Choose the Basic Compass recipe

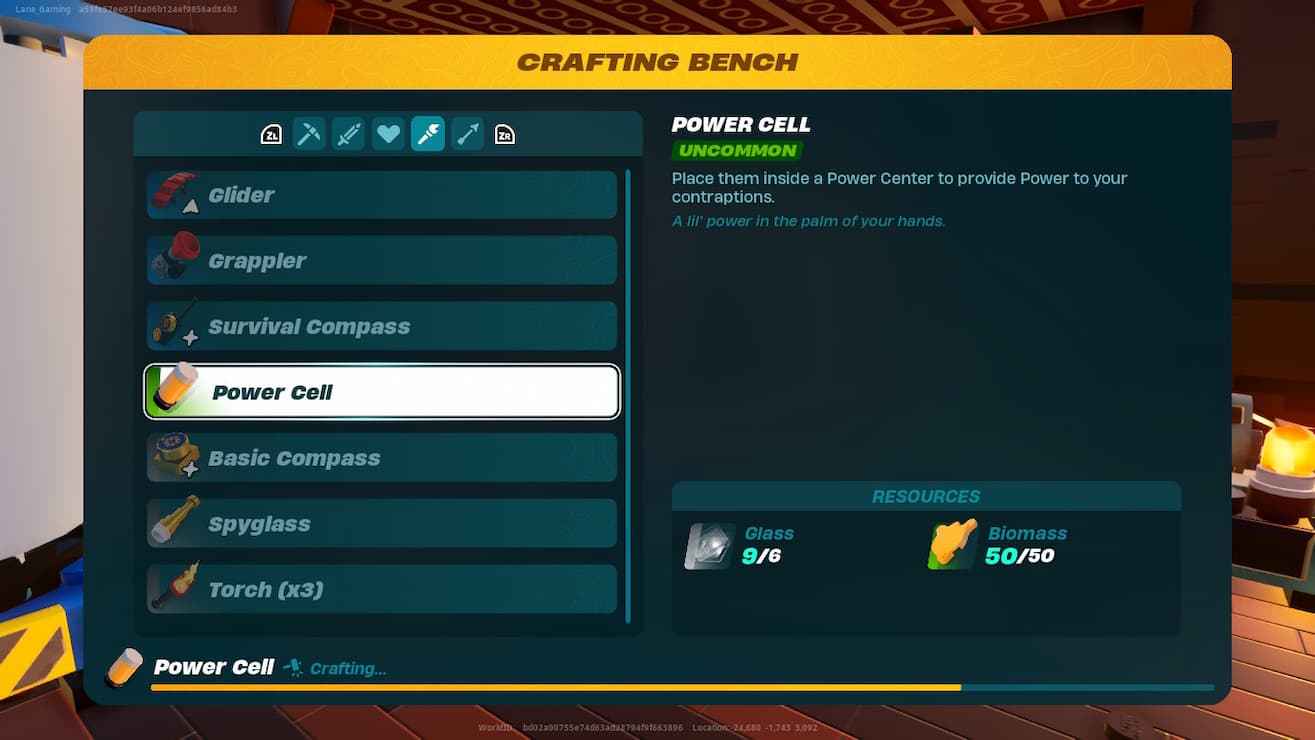[x=381, y=457]
